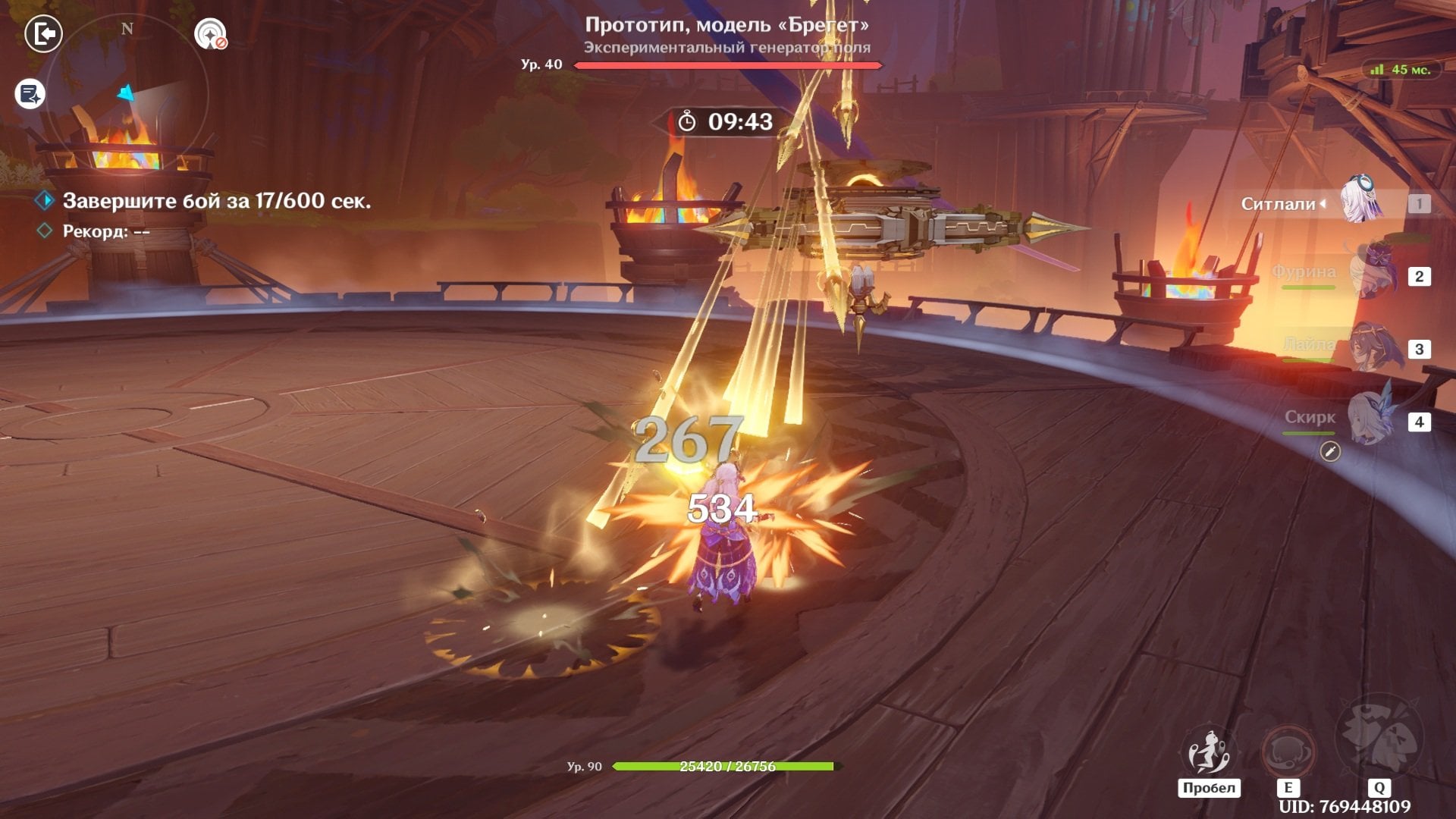Click the challenge objective tracker text
Viewport: 1456px width, 819px height.
[x=216, y=201]
